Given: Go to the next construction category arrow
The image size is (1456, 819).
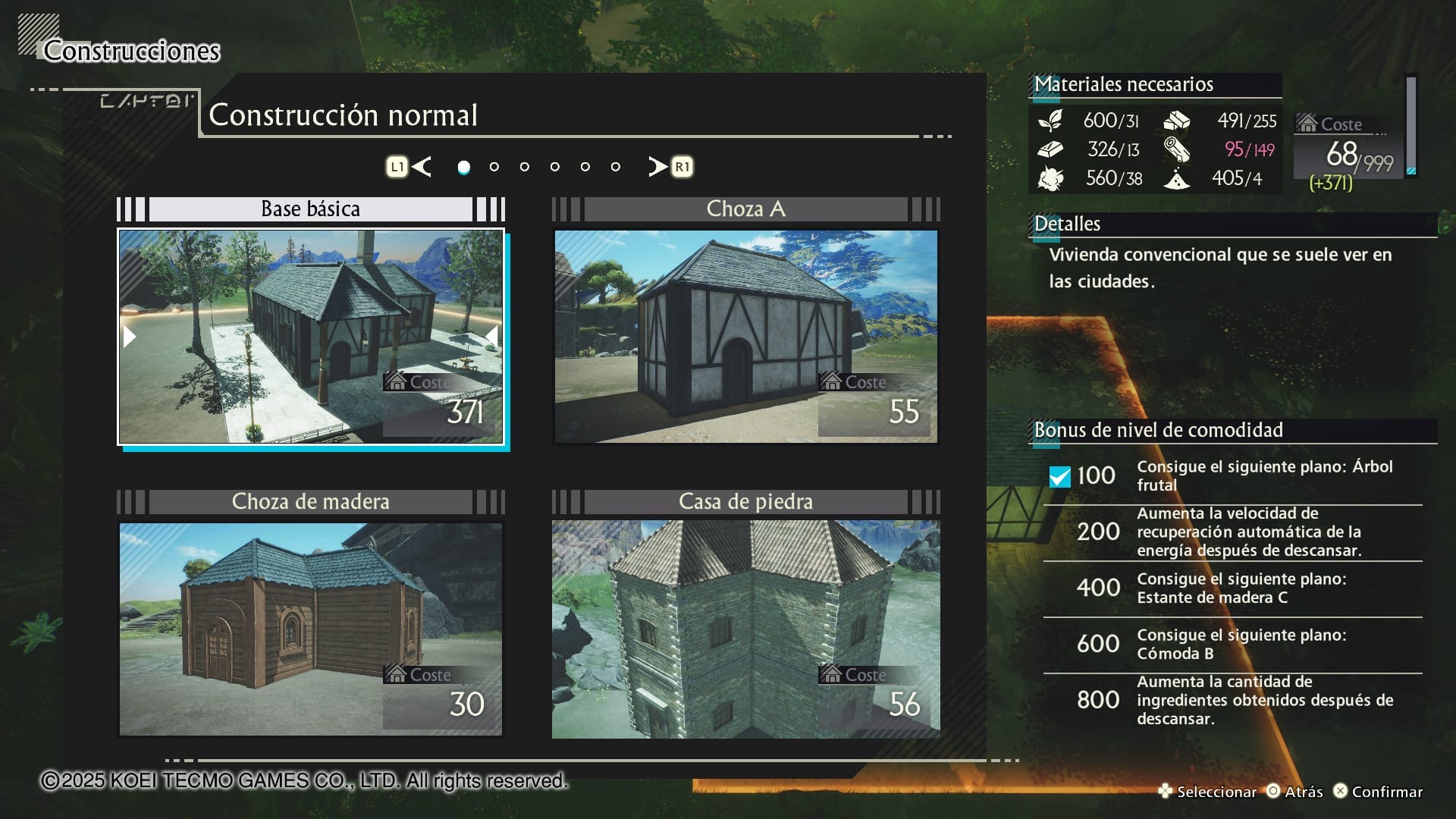Looking at the screenshot, I should point(658,167).
